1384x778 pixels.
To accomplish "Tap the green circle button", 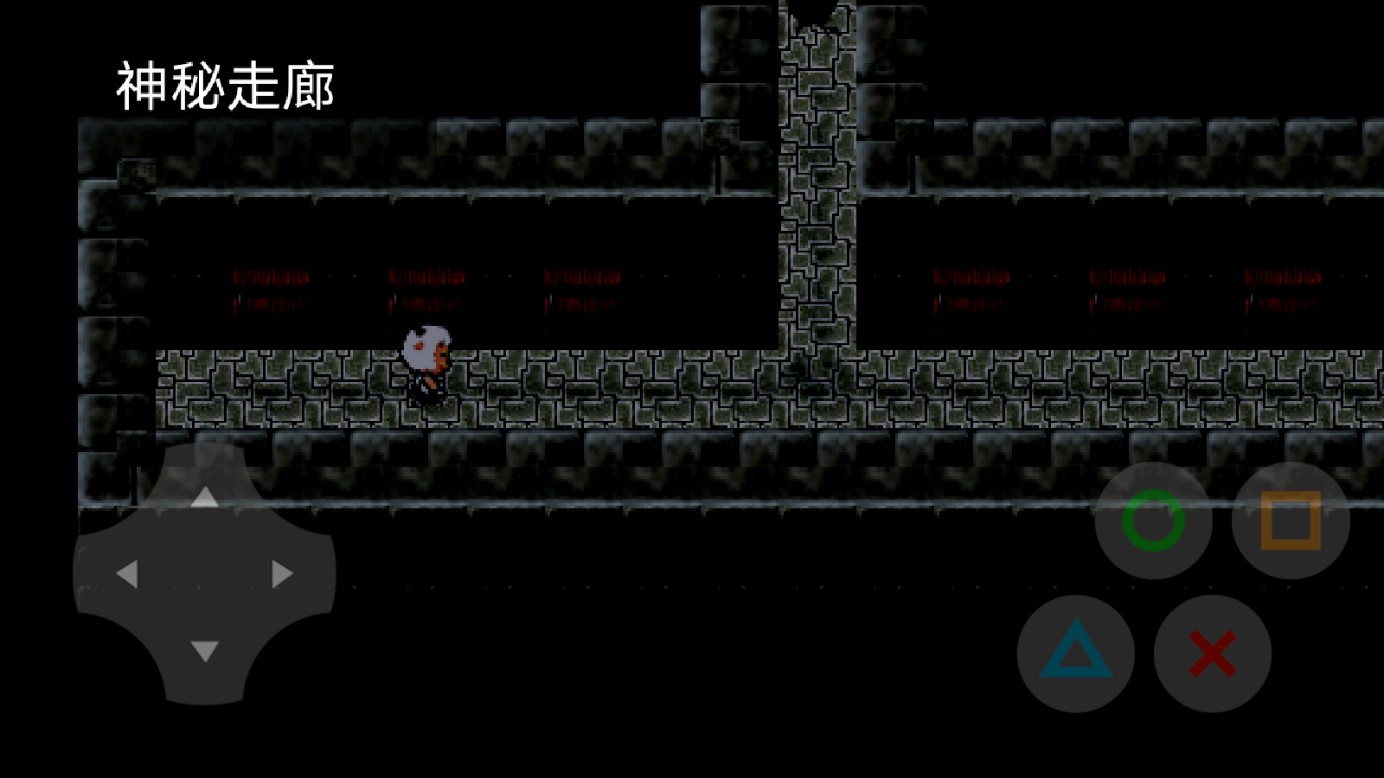I will pos(1153,520).
